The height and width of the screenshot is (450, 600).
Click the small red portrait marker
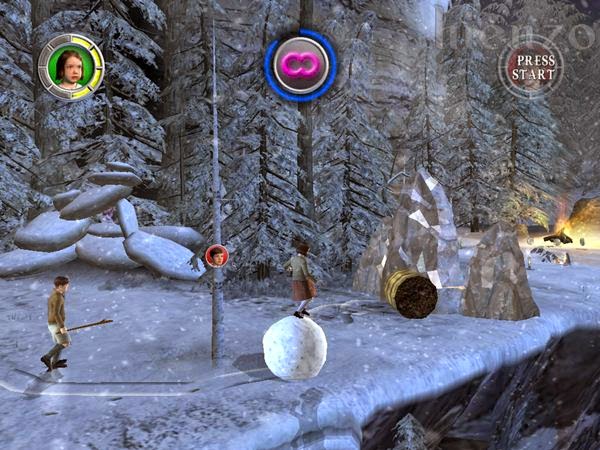click(x=216, y=256)
